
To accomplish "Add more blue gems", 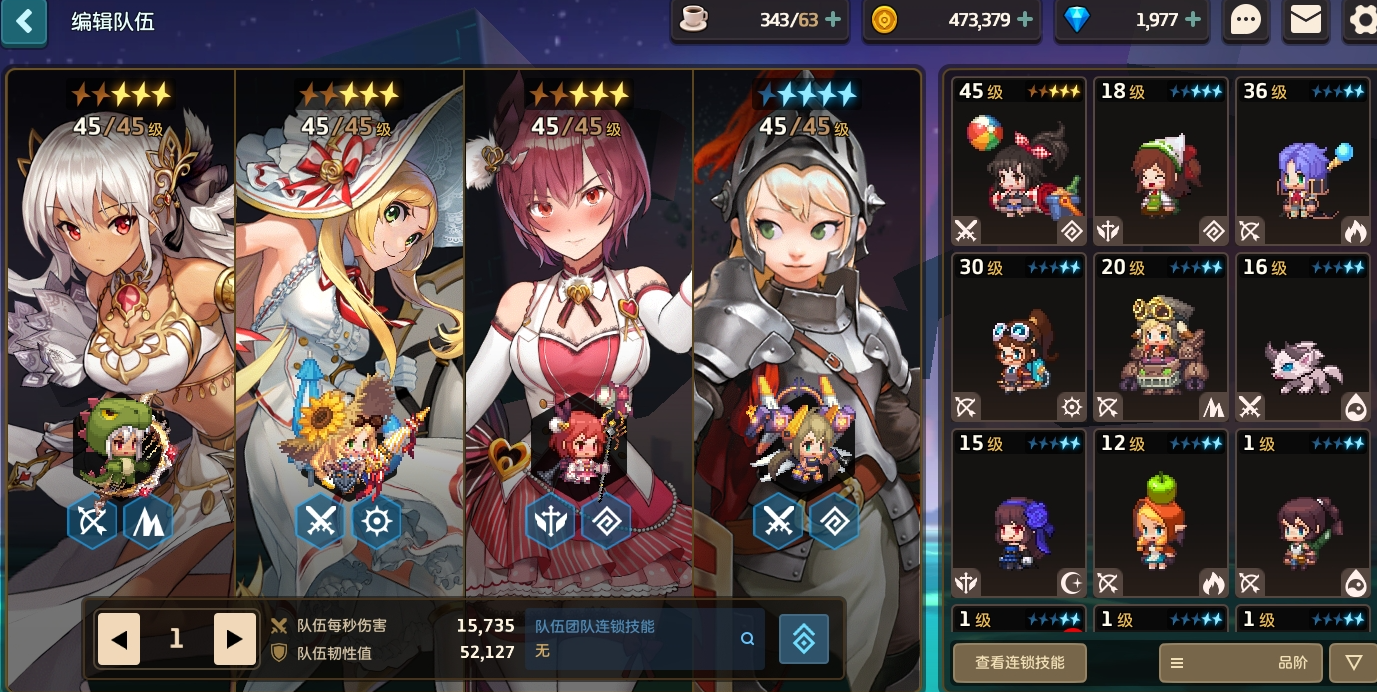I will coord(1193,20).
